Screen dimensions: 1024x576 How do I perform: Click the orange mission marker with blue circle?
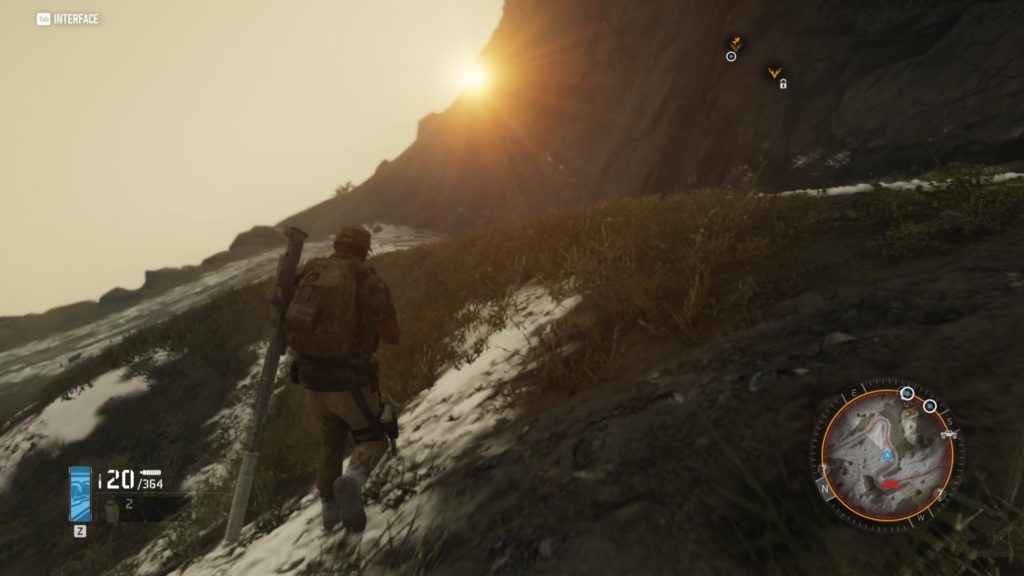tap(734, 45)
